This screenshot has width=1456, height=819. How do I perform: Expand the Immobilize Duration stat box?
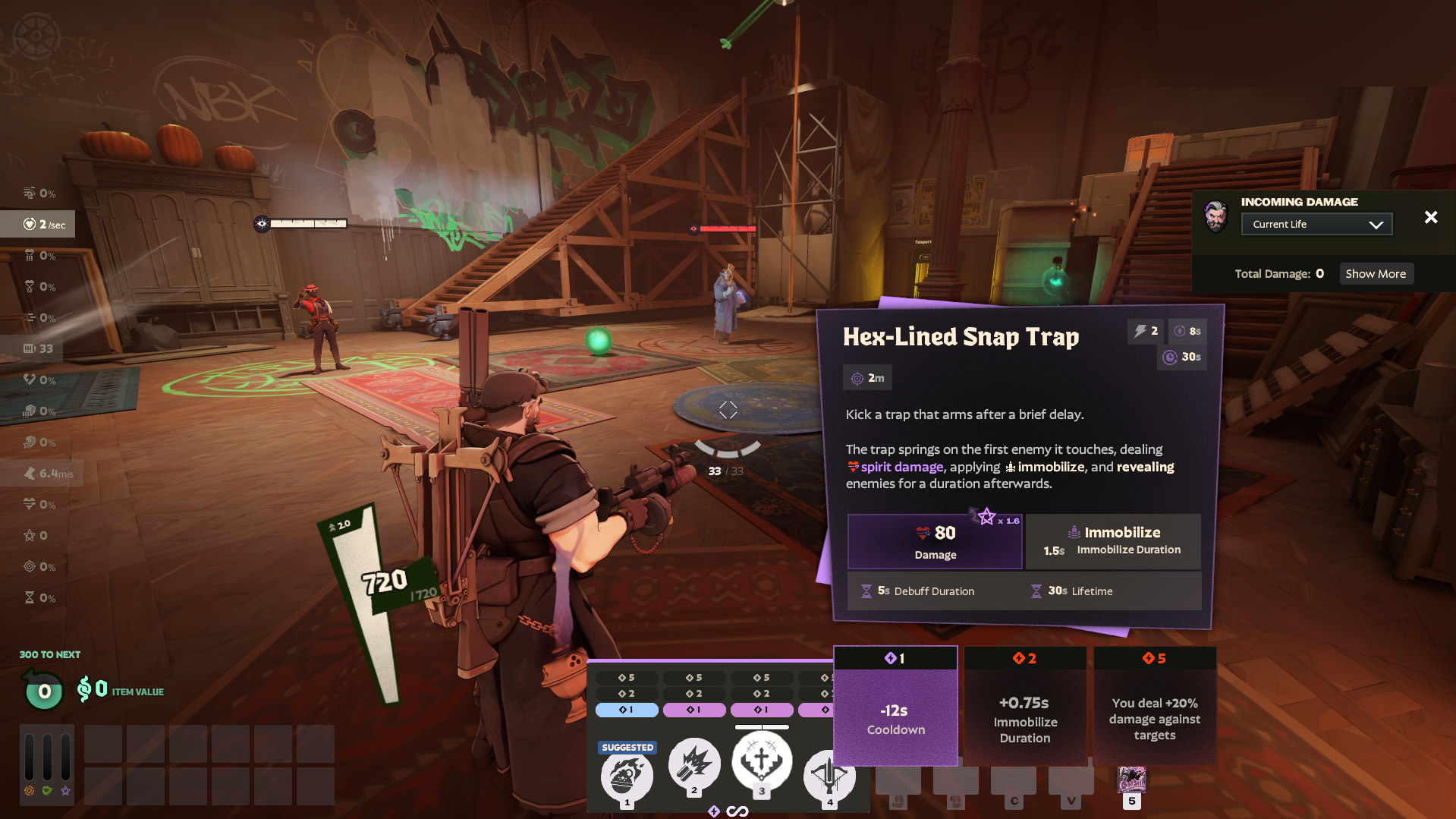(x=1113, y=540)
